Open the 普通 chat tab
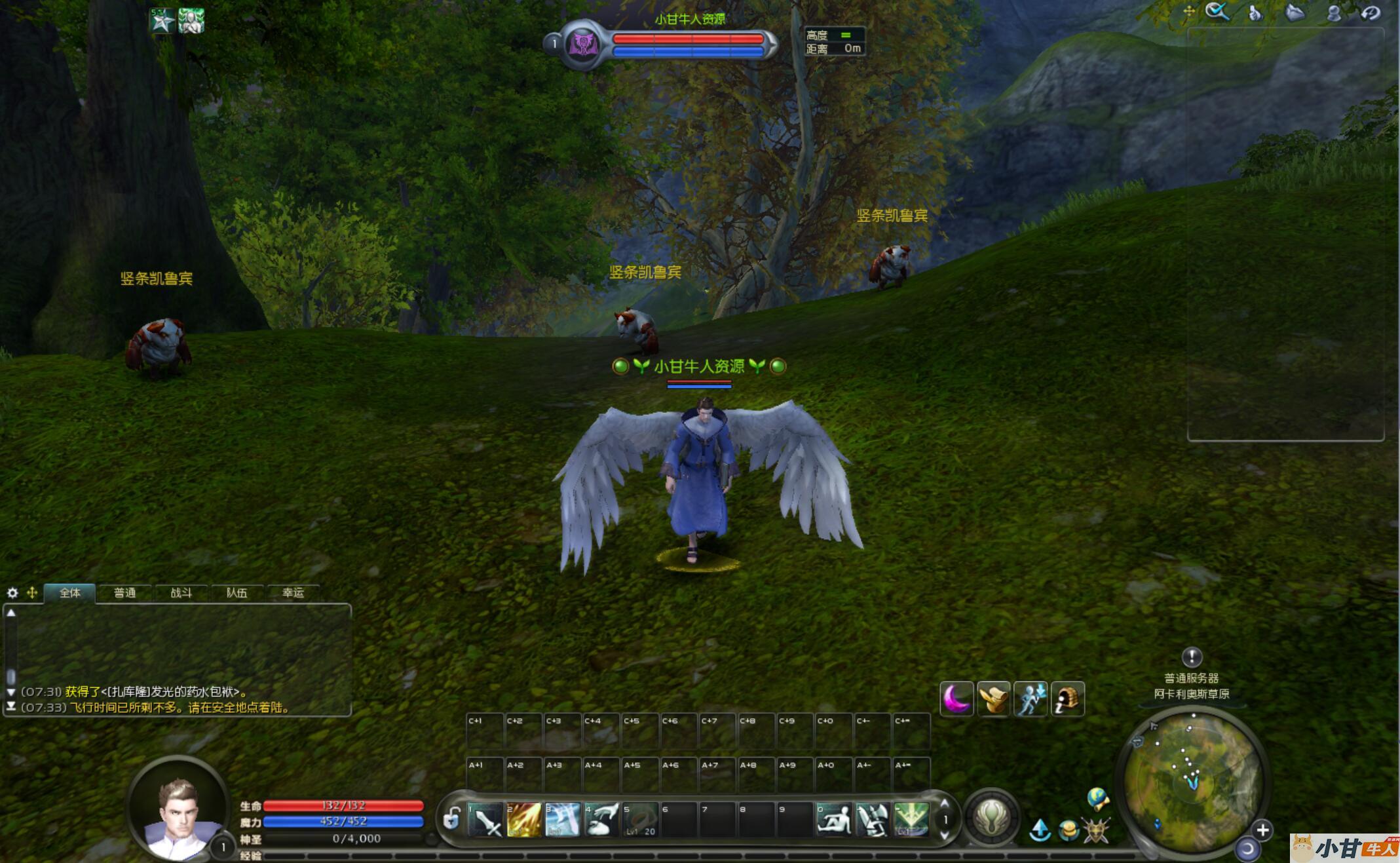The height and width of the screenshot is (863, 1400). 124,593
